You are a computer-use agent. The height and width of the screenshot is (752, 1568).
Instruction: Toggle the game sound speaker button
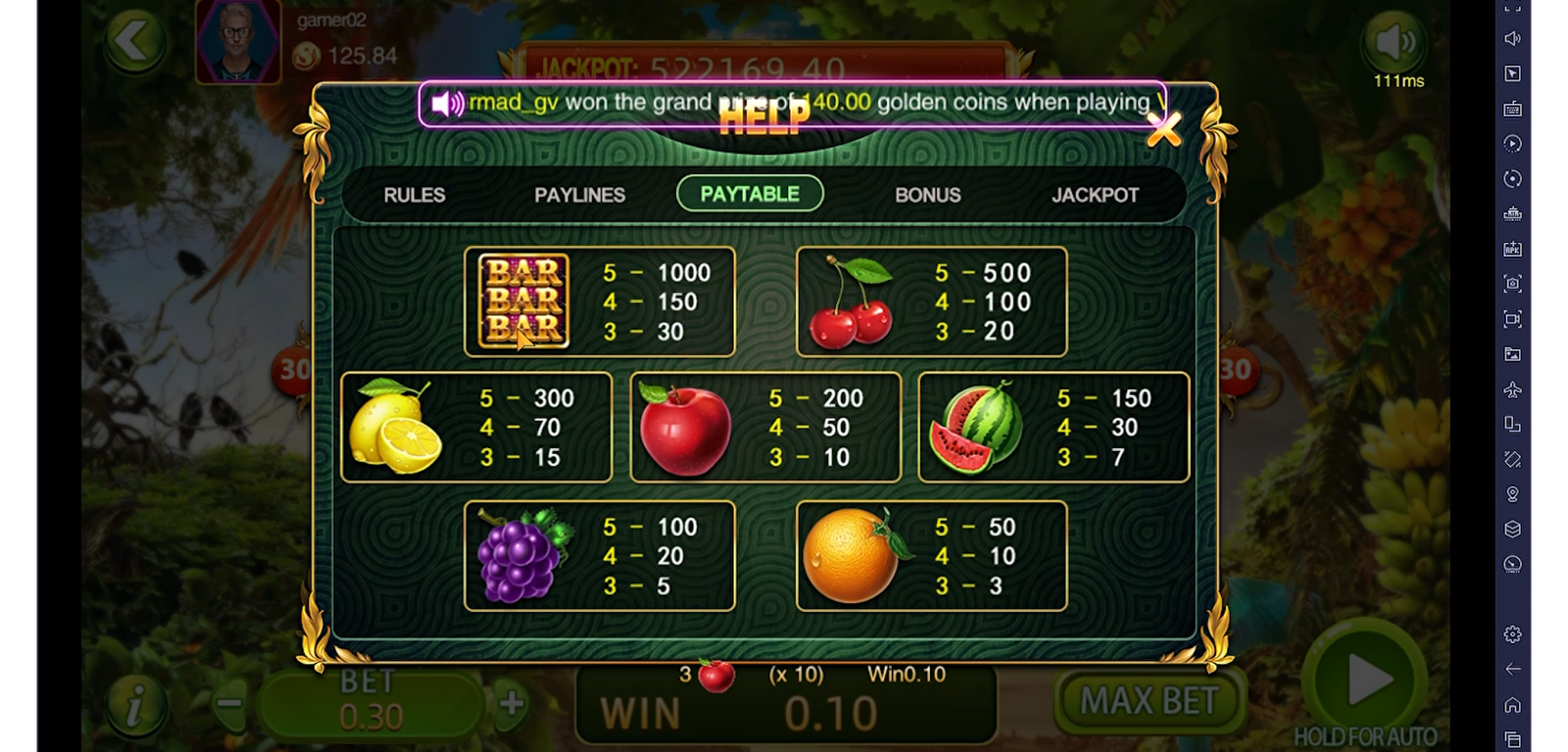1395,42
